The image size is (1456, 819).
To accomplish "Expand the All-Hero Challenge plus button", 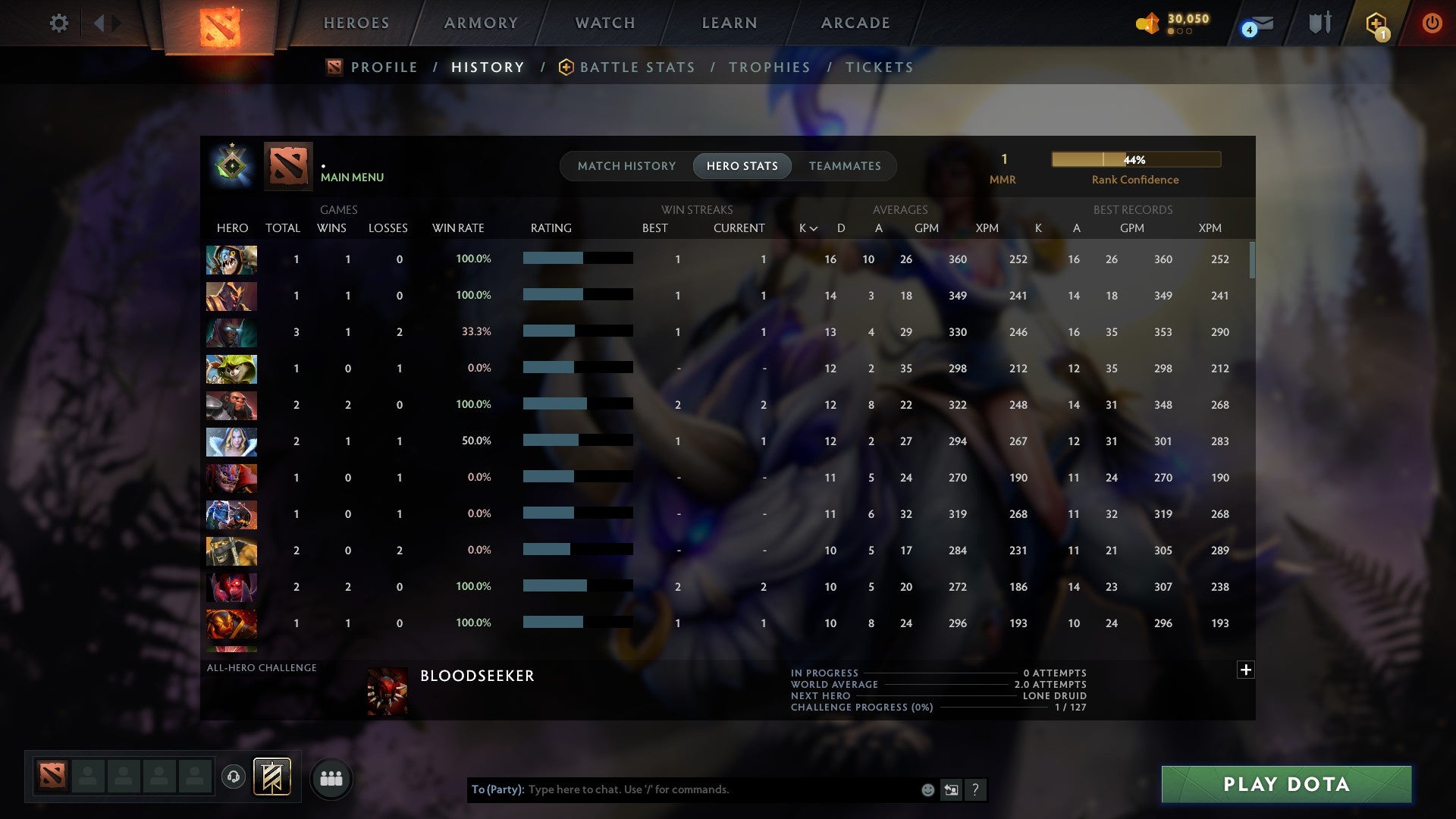I will point(1244,670).
